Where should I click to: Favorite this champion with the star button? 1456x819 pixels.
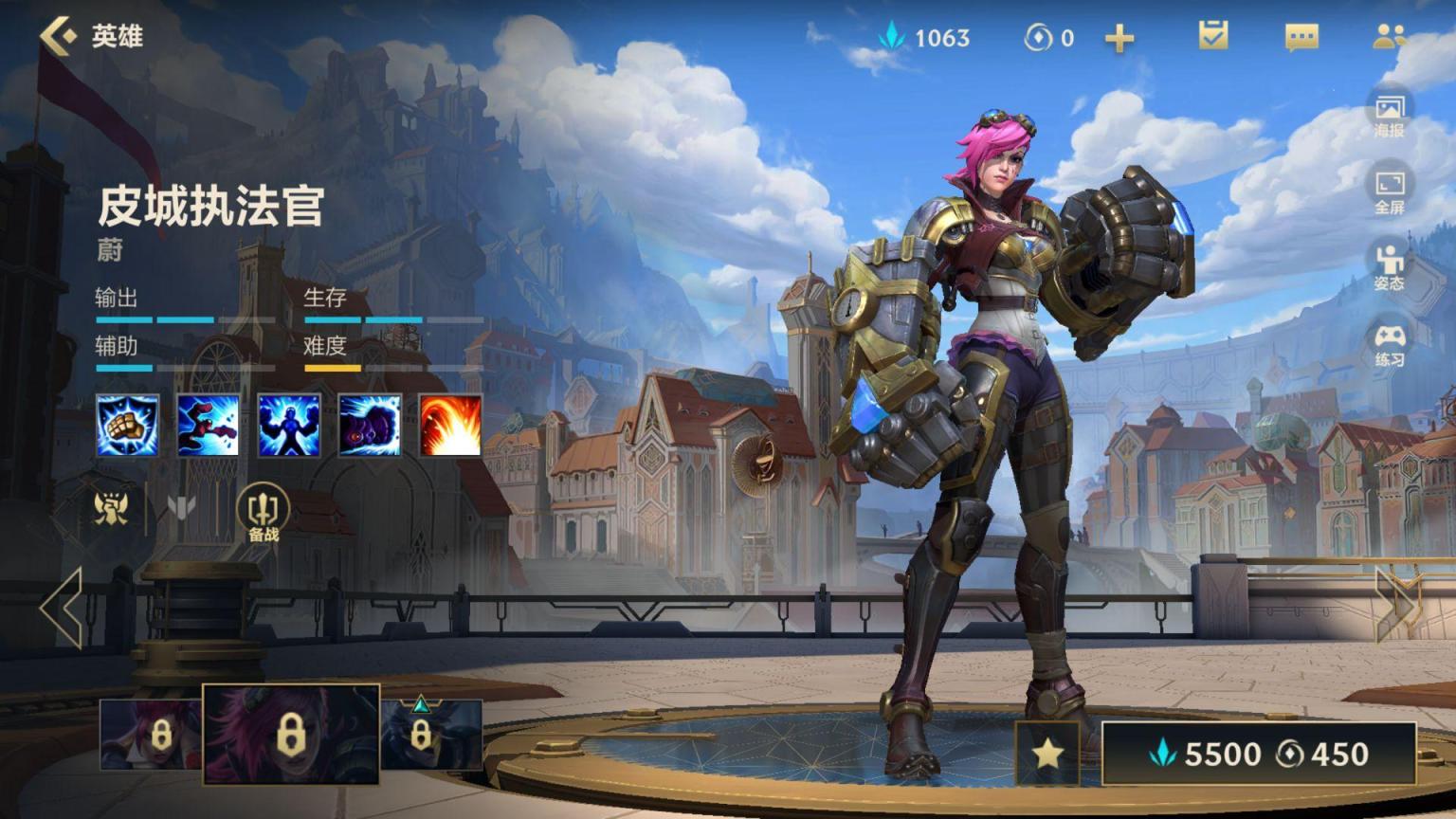pos(1047,754)
